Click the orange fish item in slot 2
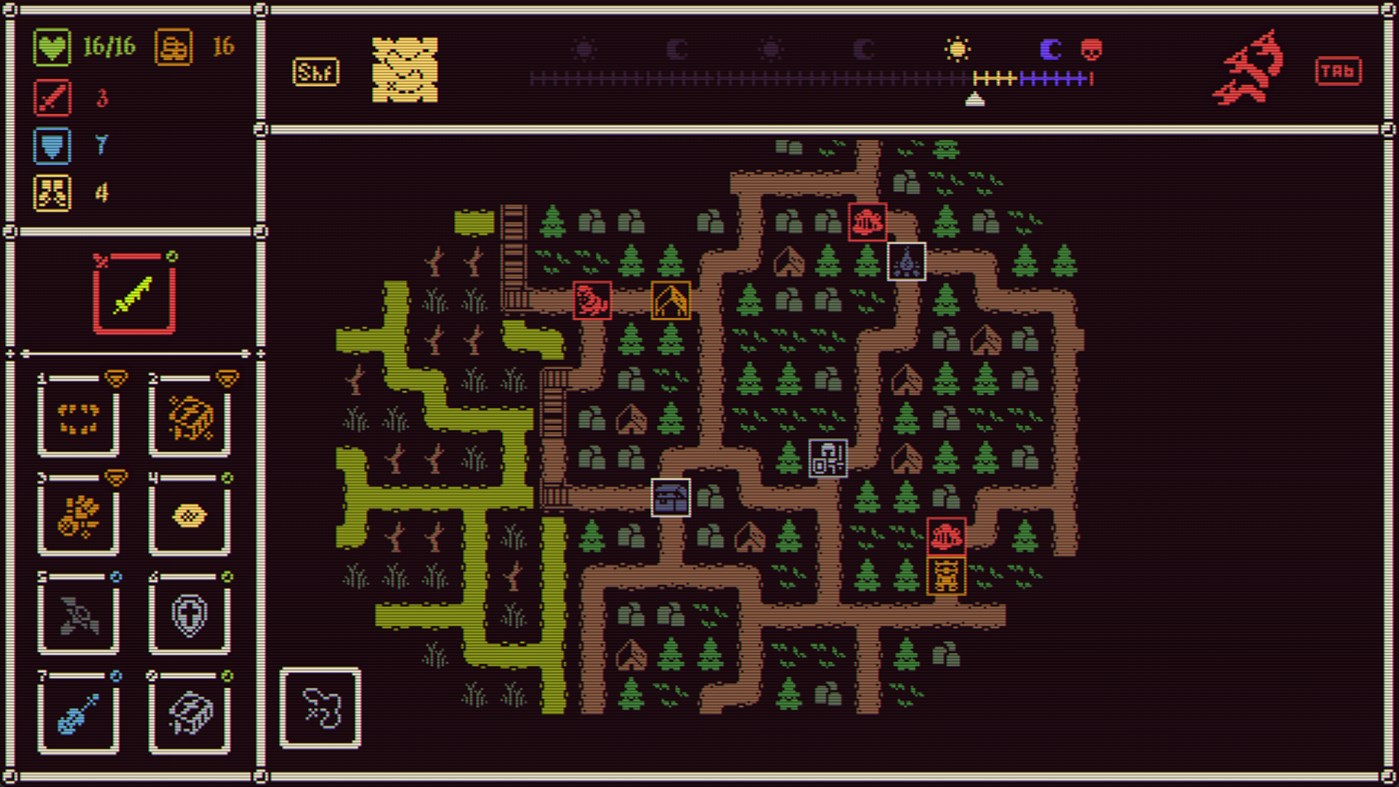Screen dimensions: 1399x787 pyautogui.click(x=190, y=418)
